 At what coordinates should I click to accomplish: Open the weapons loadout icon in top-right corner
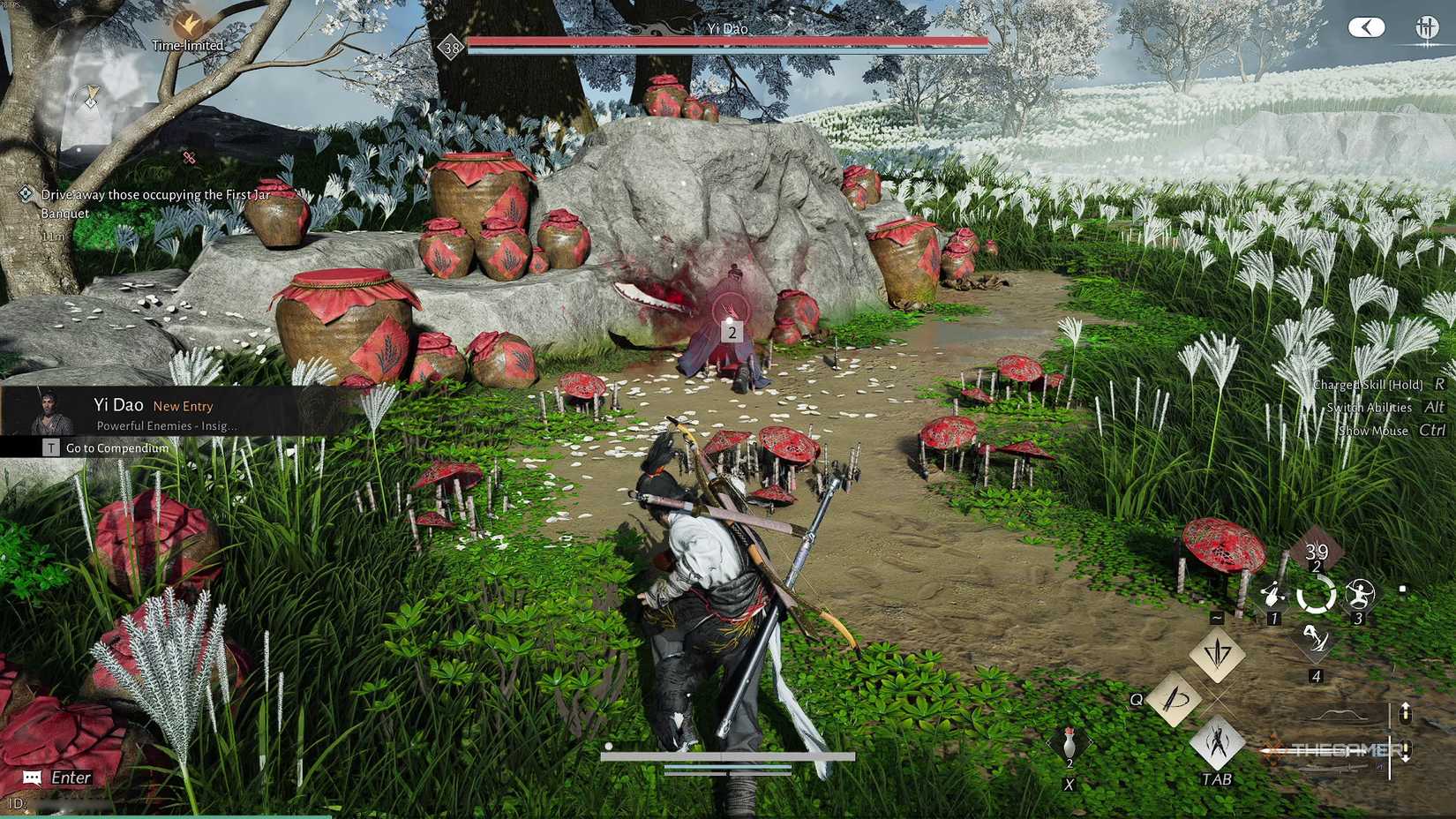pyautogui.click(x=1427, y=26)
